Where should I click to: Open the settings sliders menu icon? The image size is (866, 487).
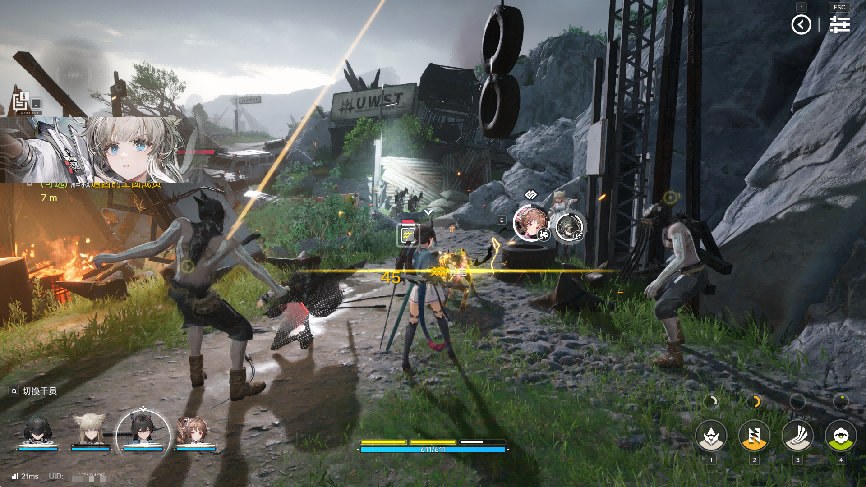(x=839, y=25)
